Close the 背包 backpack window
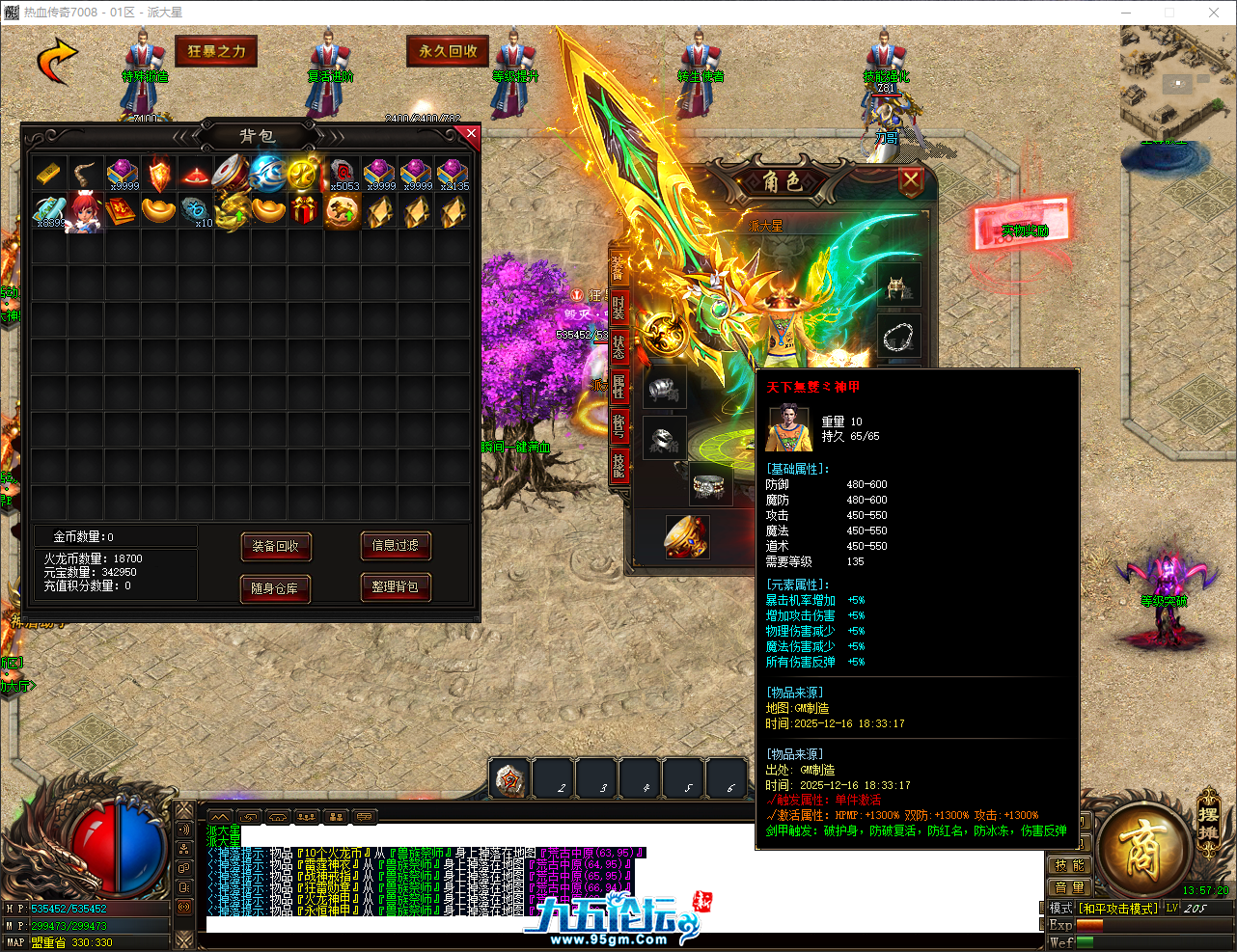 point(471,134)
